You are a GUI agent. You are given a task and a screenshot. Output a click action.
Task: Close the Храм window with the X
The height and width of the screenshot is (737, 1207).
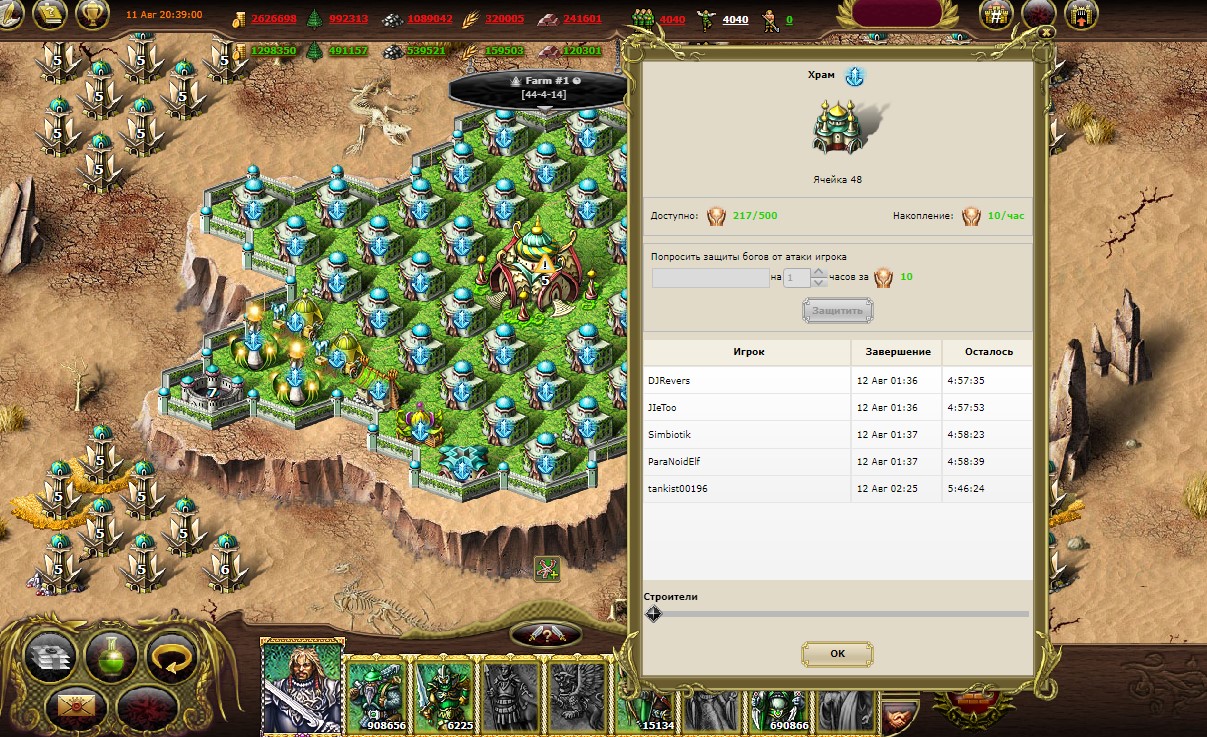[1045, 32]
